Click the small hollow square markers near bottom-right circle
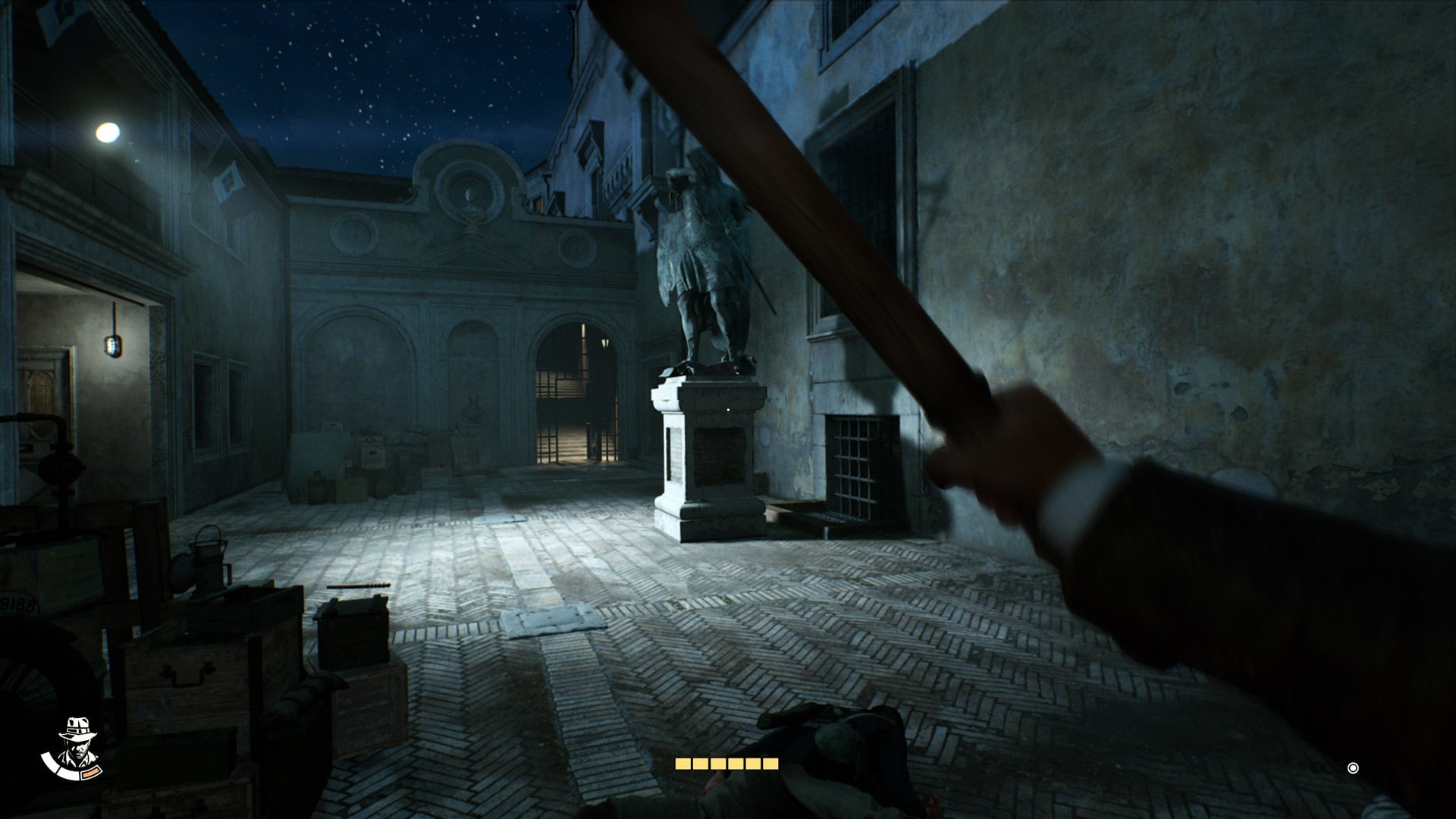Image resolution: width=1456 pixels, height=819 pixels. pyautogui.click(x=1327, y=767)
